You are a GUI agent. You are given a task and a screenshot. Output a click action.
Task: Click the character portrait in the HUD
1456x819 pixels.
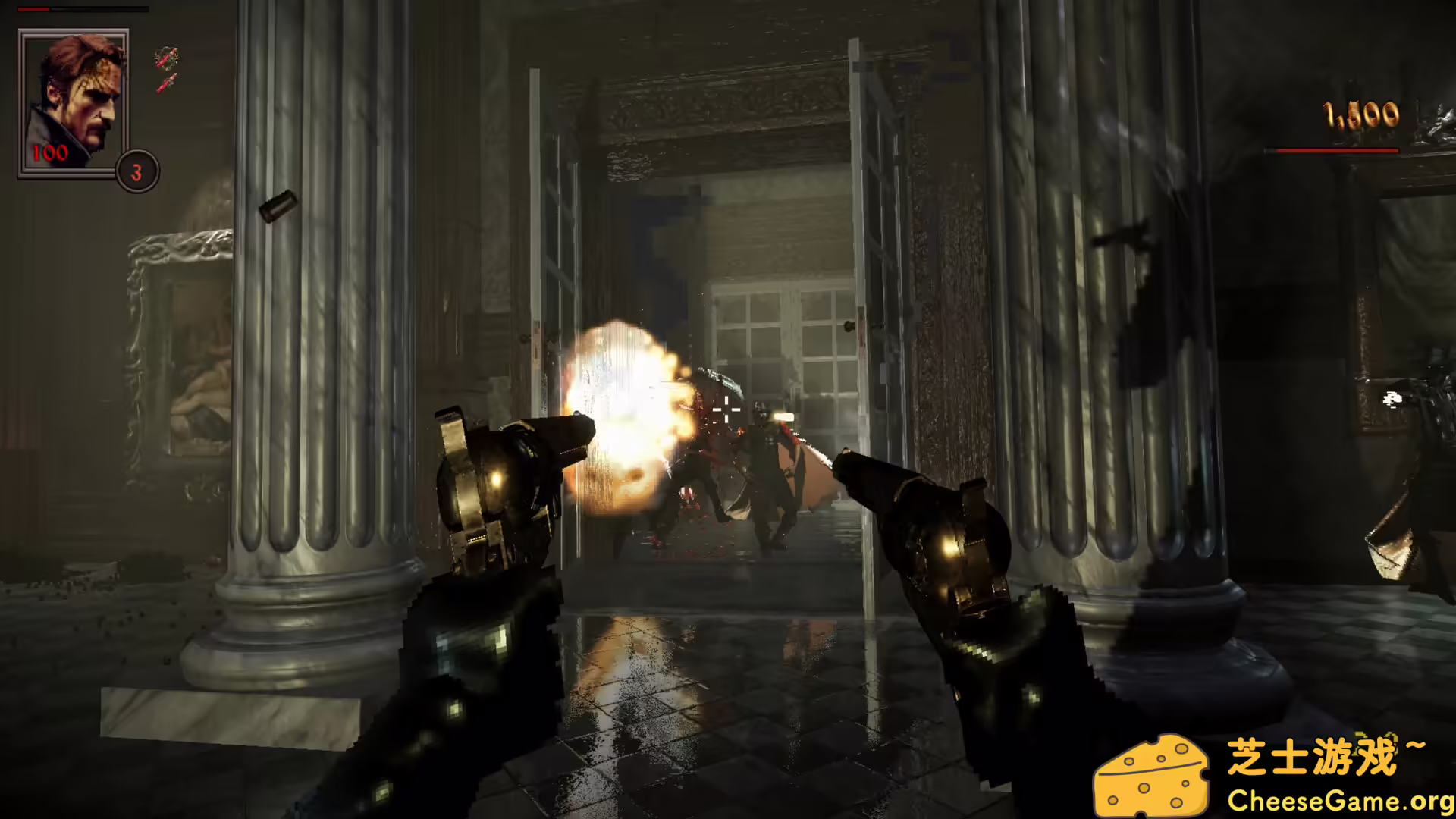point(74,99)
